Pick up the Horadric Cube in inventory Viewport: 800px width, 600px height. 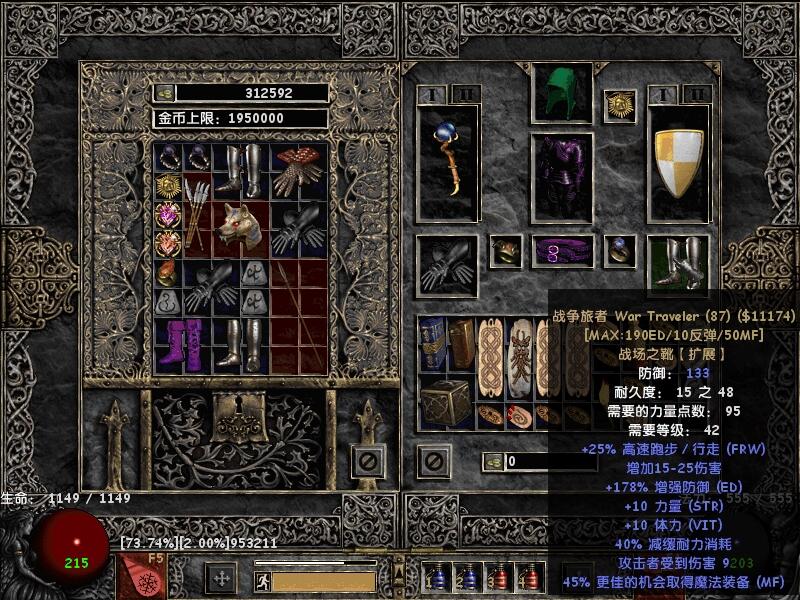pyautogui.click(x=444, y=403)
